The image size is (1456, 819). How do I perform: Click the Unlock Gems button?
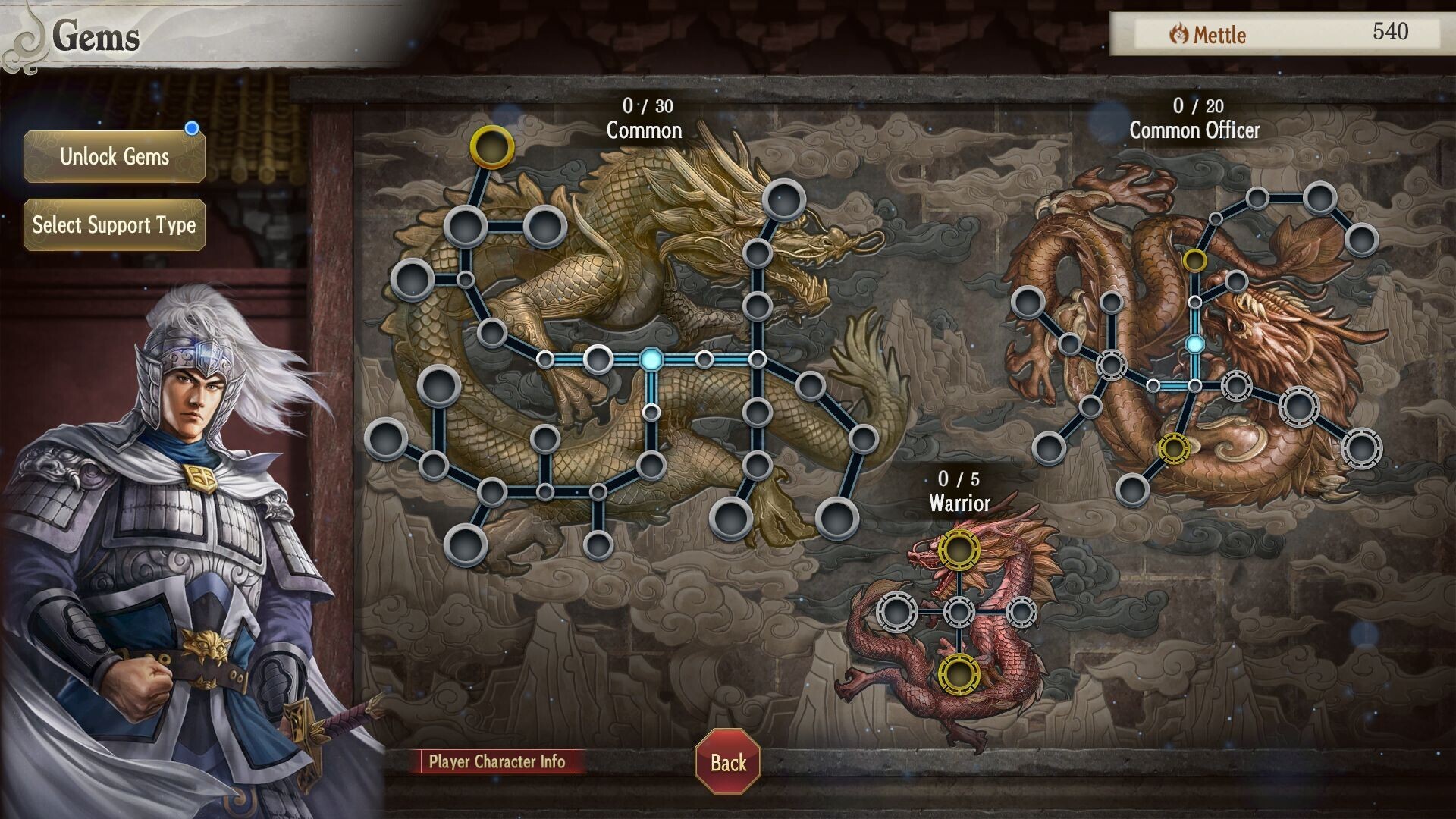coord(114,158)
